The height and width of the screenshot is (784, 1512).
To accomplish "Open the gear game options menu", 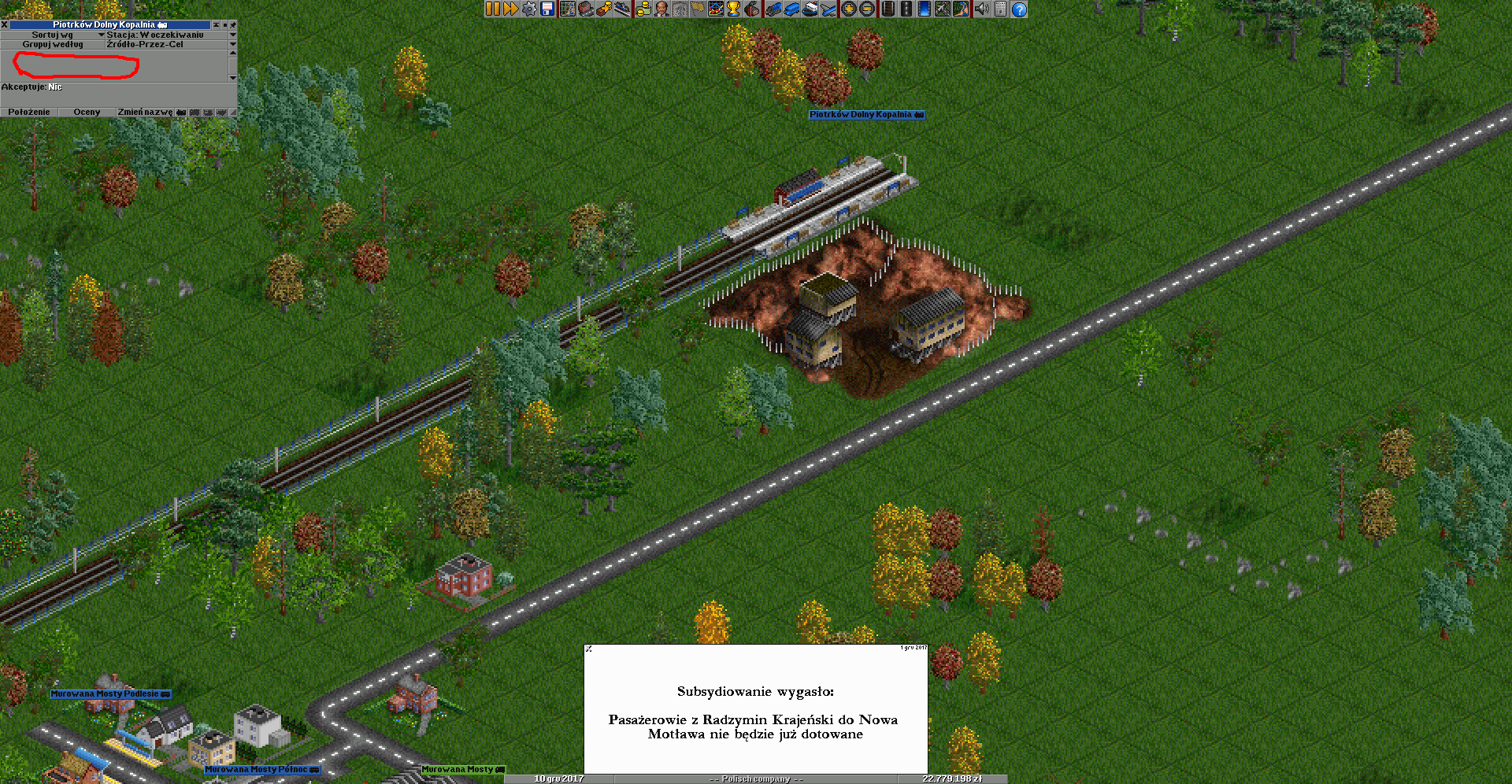I will [529, 9].
